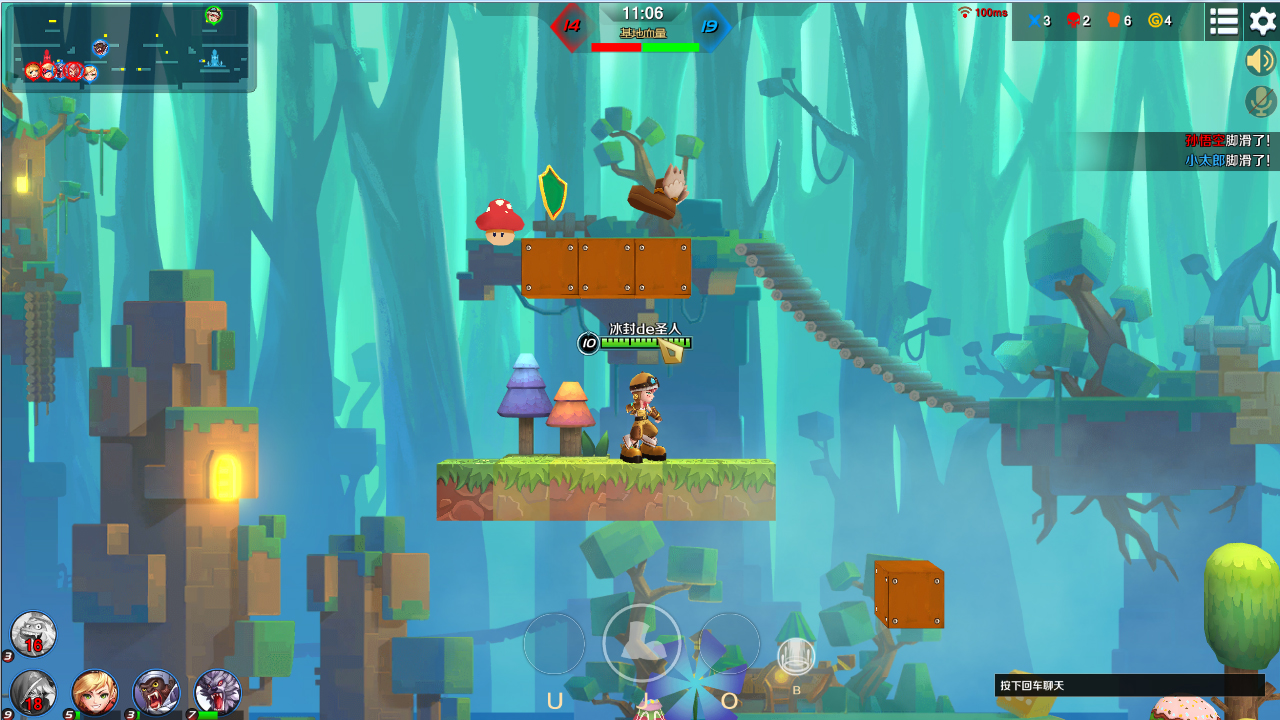The height and width of the screenshot is (720, 1280).
Task: Open the settings gear menu
Action: pyautogui.click(x=1263, y=21)
